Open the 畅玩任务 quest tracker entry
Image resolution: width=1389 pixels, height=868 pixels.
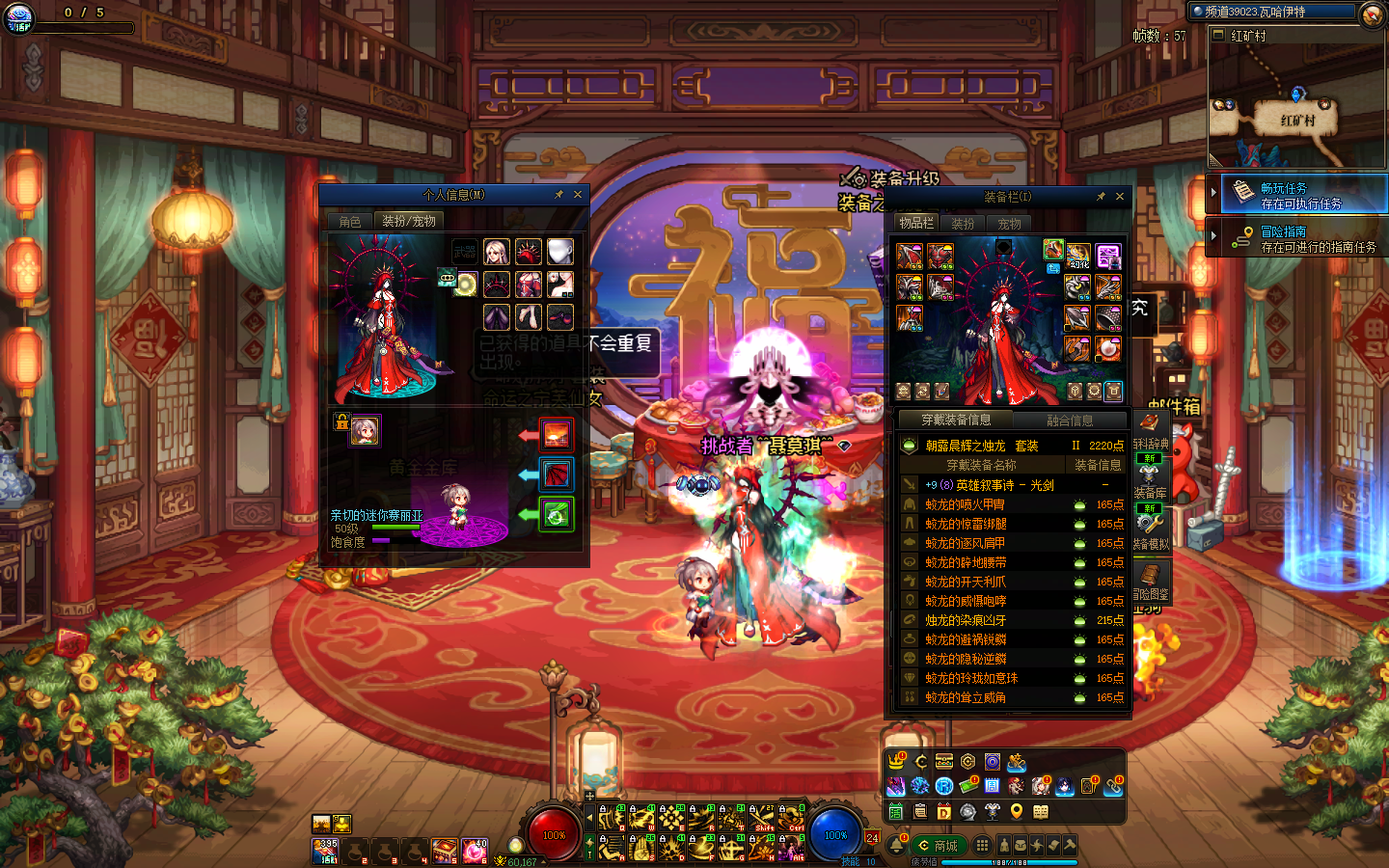point(1300,196)
